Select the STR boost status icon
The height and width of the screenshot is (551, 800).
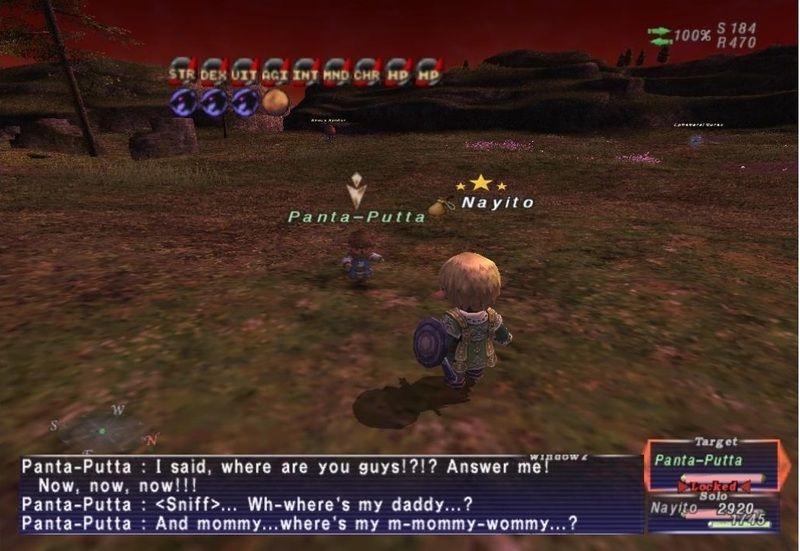tap(182, 72)
